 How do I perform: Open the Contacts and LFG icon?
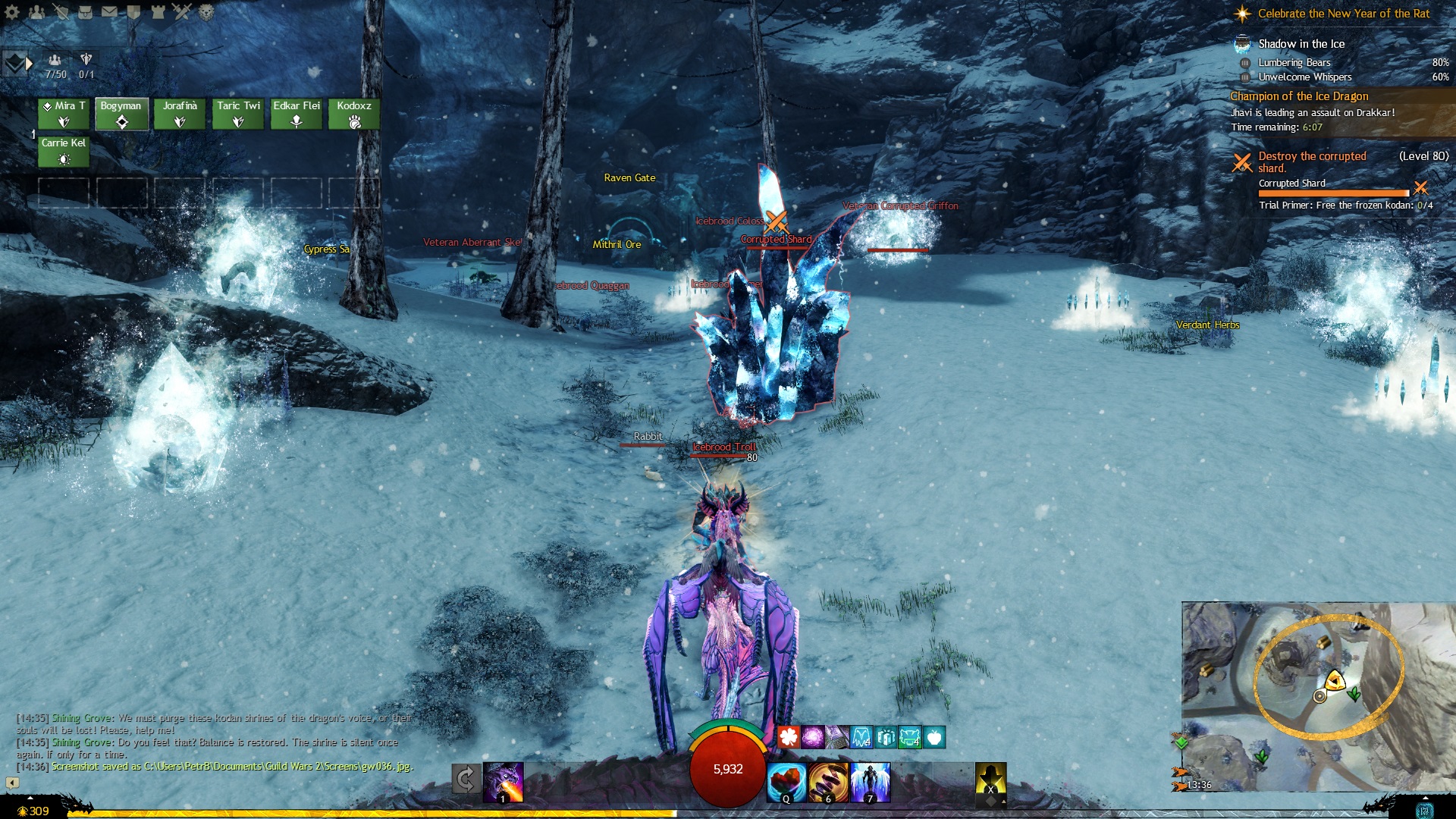point(36,12)
